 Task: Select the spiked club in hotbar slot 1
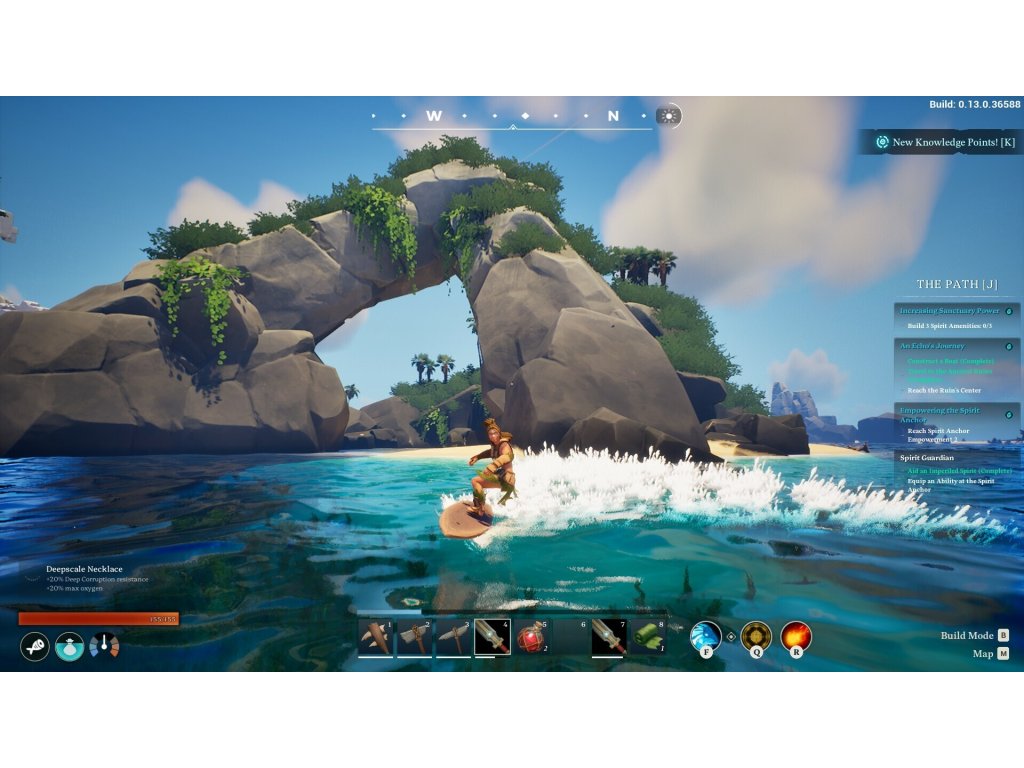coord(376,637)
